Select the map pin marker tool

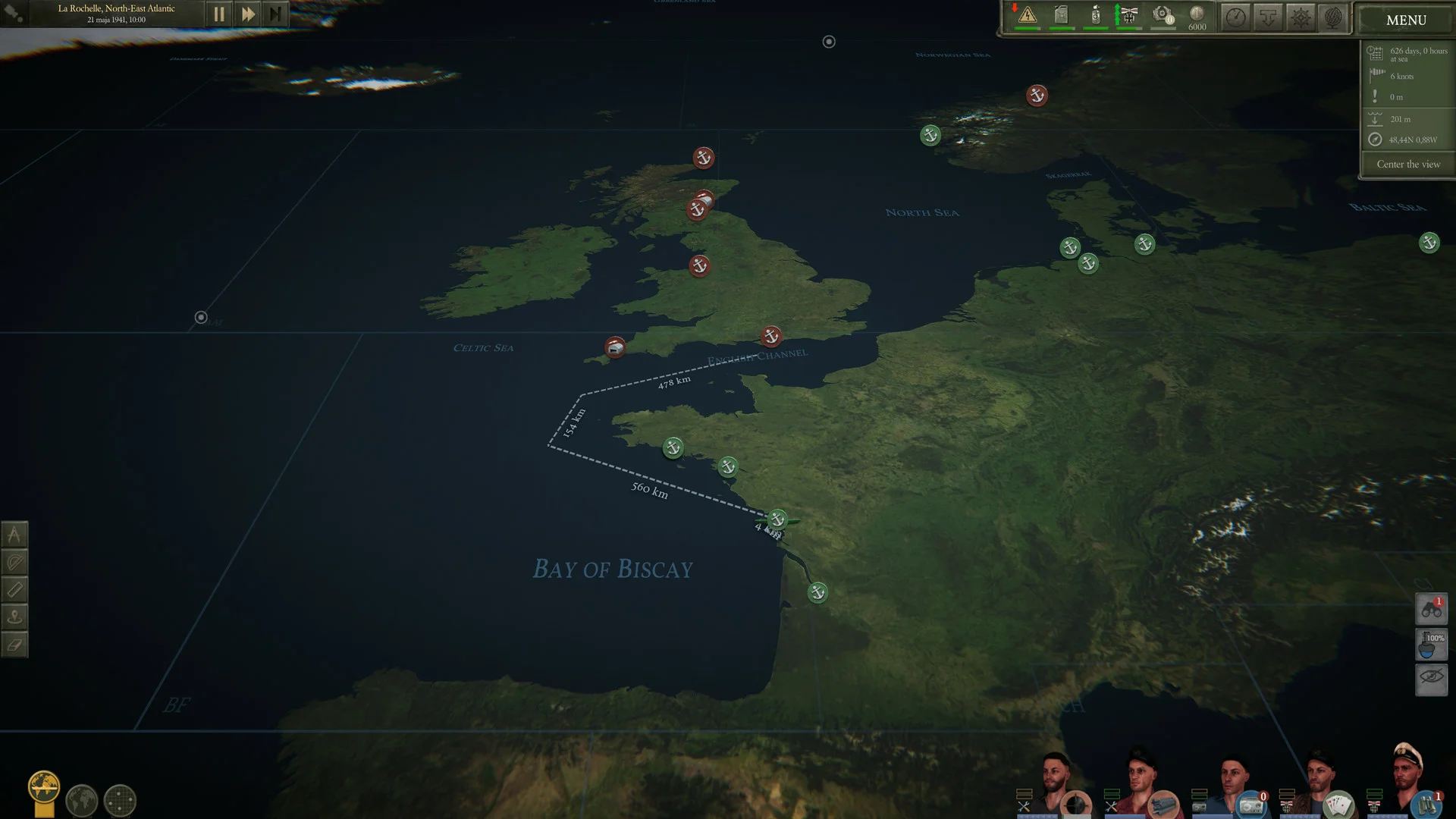click(x=14, y=617)
